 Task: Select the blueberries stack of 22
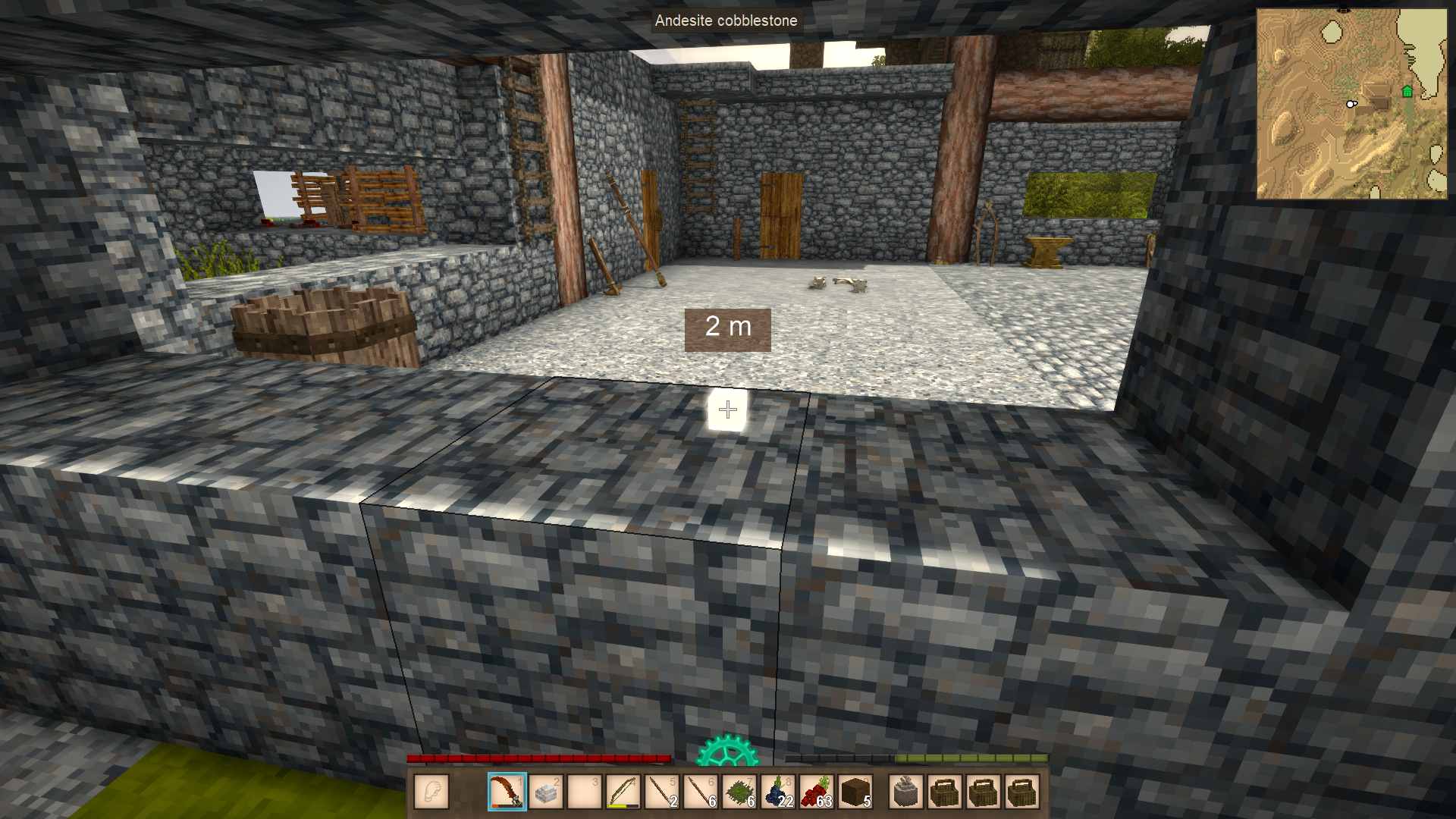click(778, 792)
